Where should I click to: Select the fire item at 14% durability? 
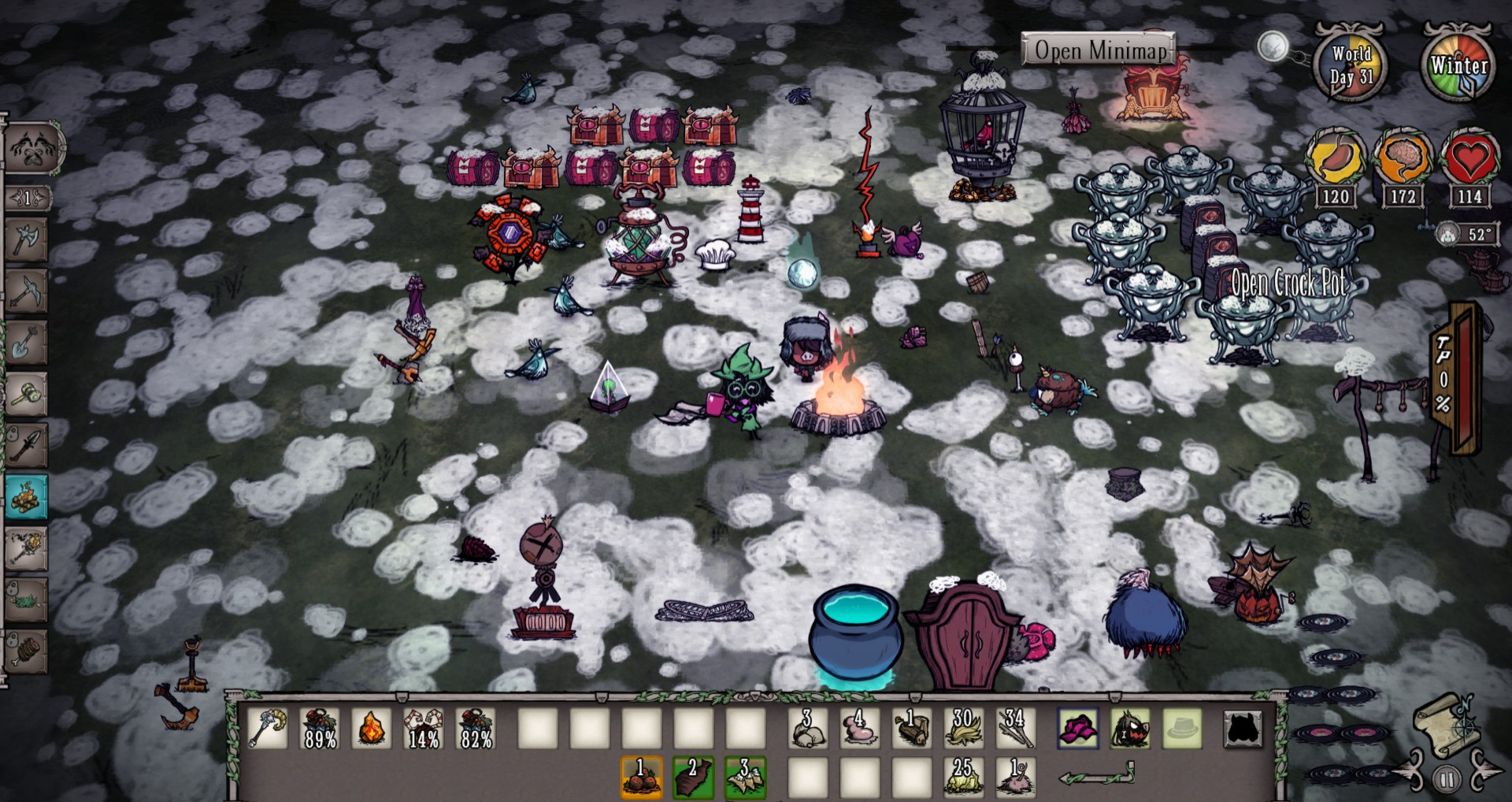[424, 727]
